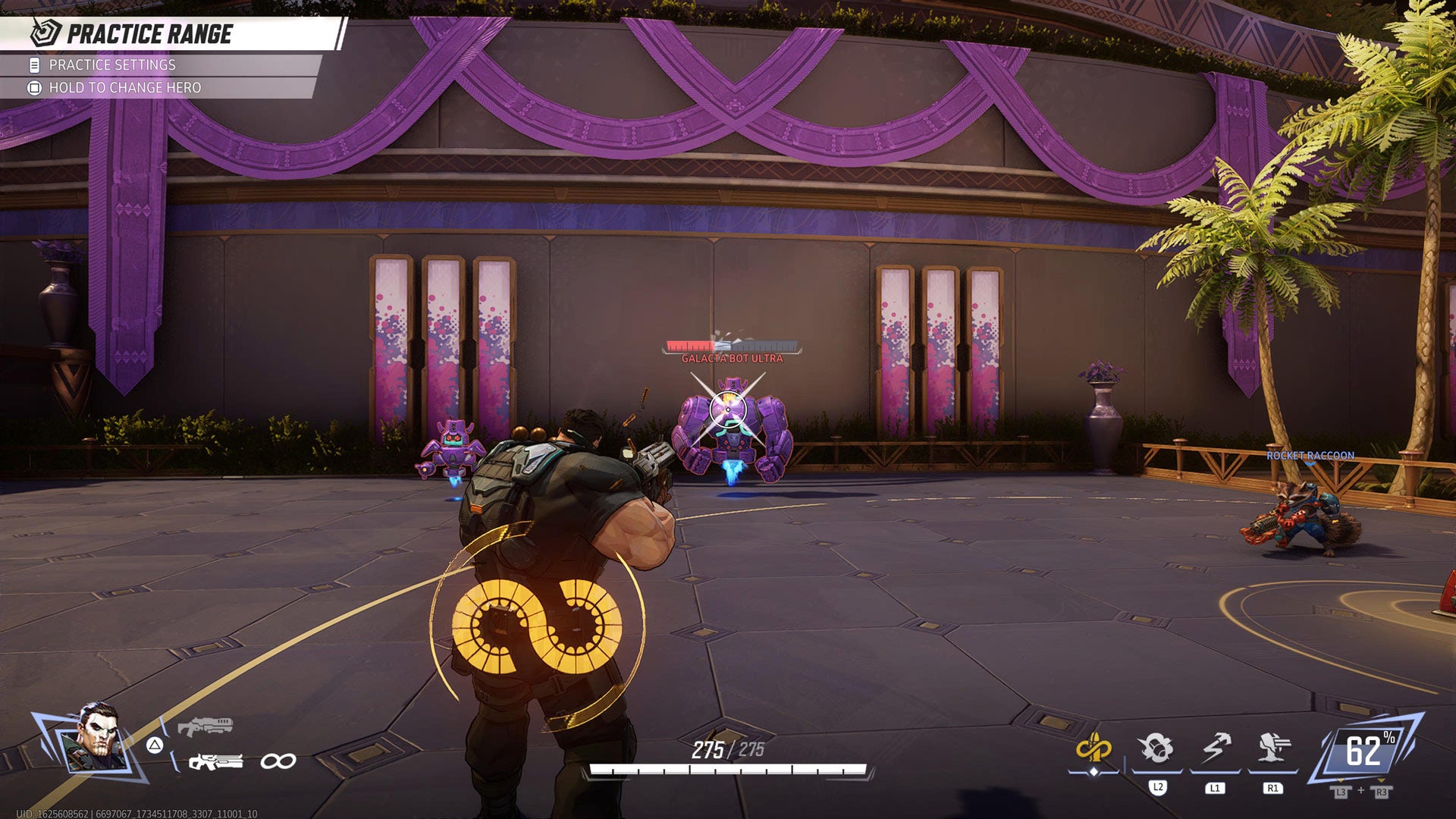Toggle the R3 stick input indicator

[x=1382, y=792]
